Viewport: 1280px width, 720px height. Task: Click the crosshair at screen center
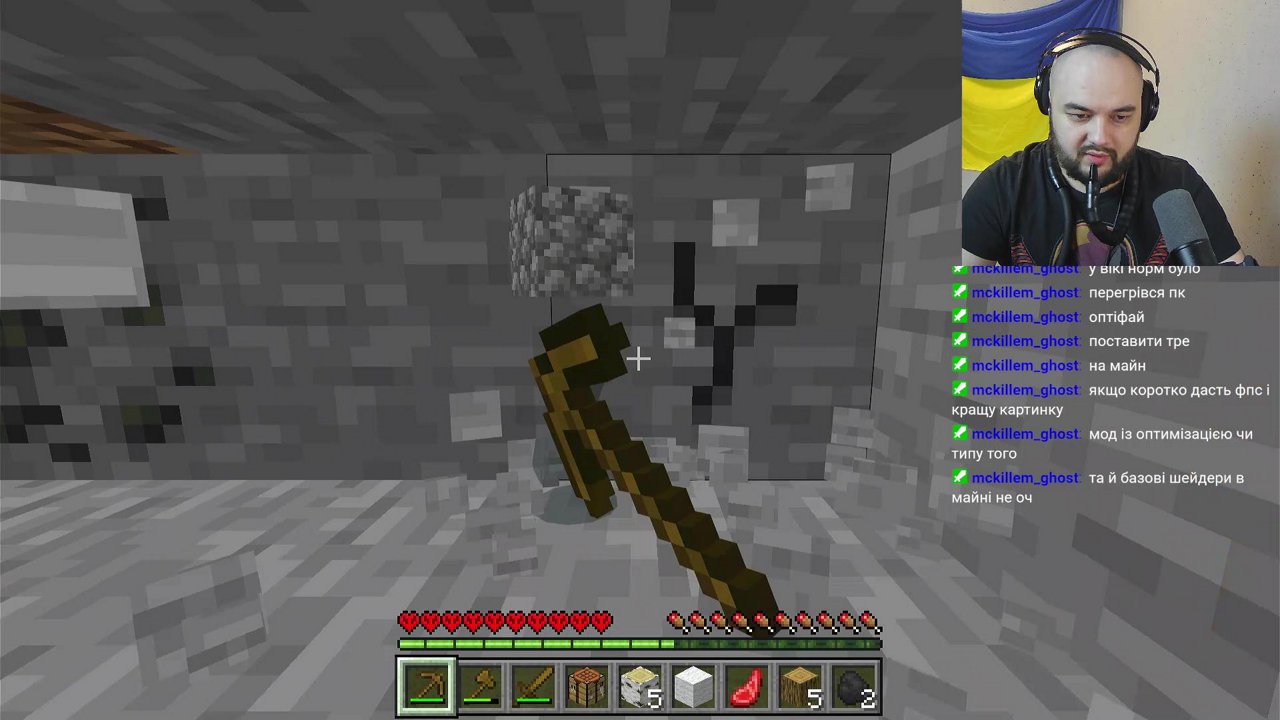(640, 358)
